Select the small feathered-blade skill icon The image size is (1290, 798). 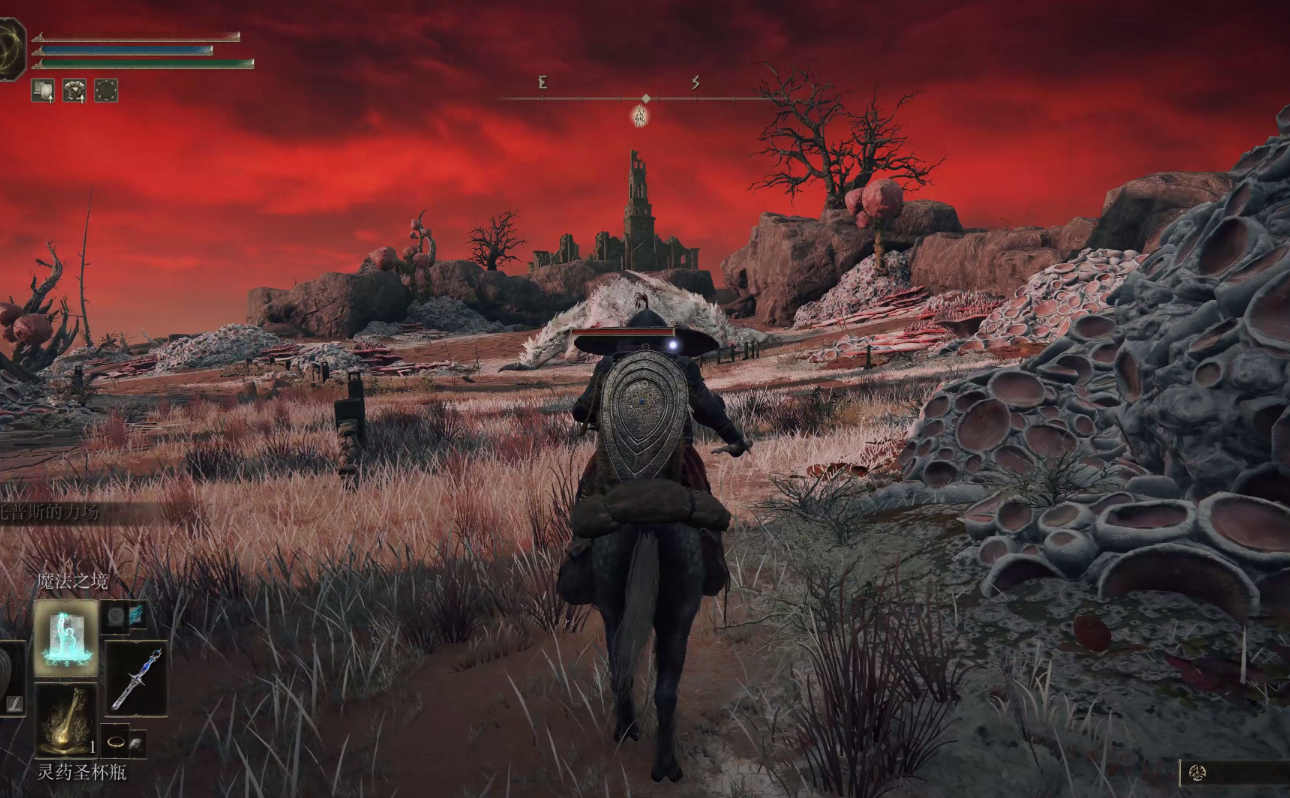click(x=136, y=616)
